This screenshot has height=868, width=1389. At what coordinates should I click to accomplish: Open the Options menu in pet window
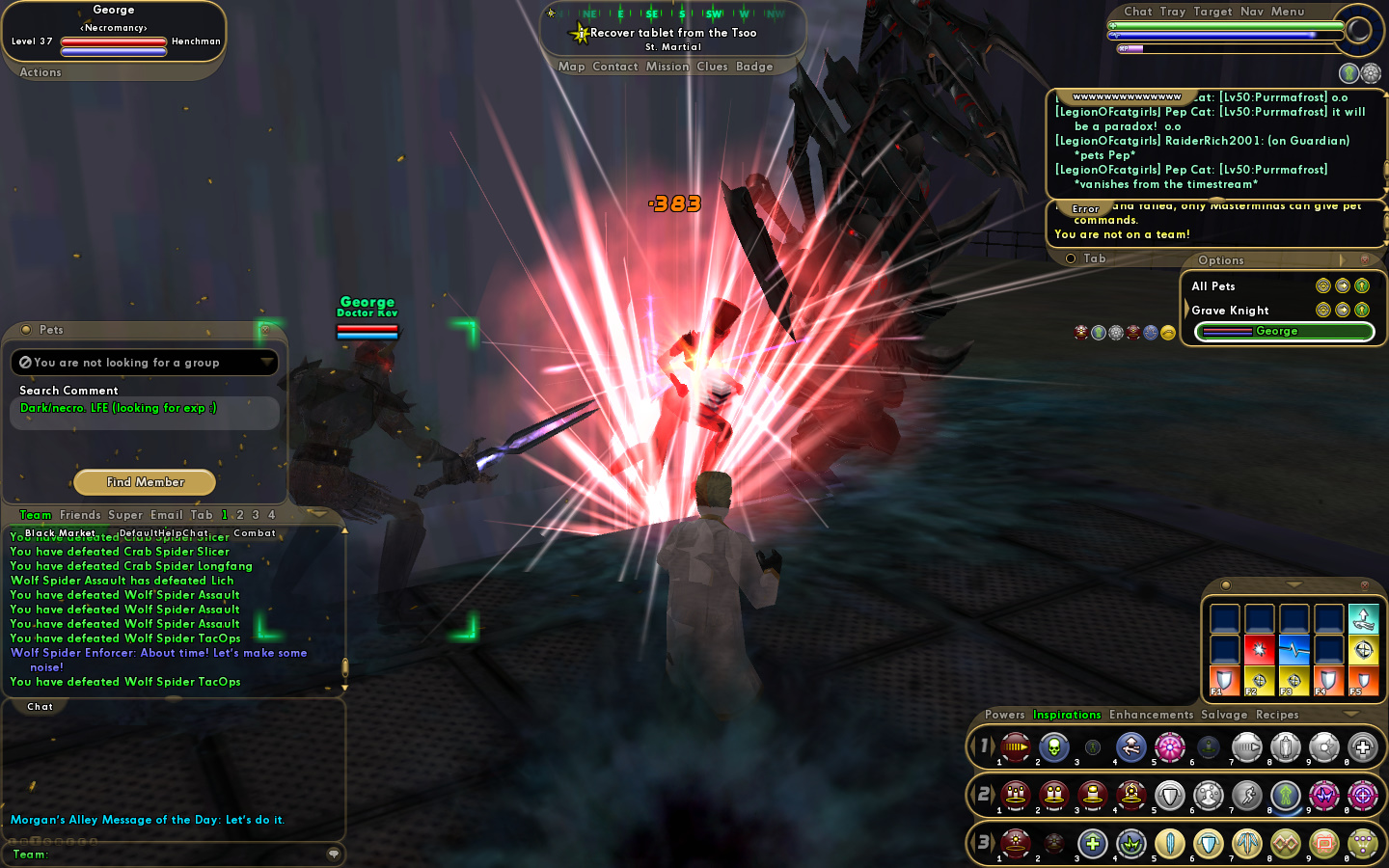coord(1221,260)
